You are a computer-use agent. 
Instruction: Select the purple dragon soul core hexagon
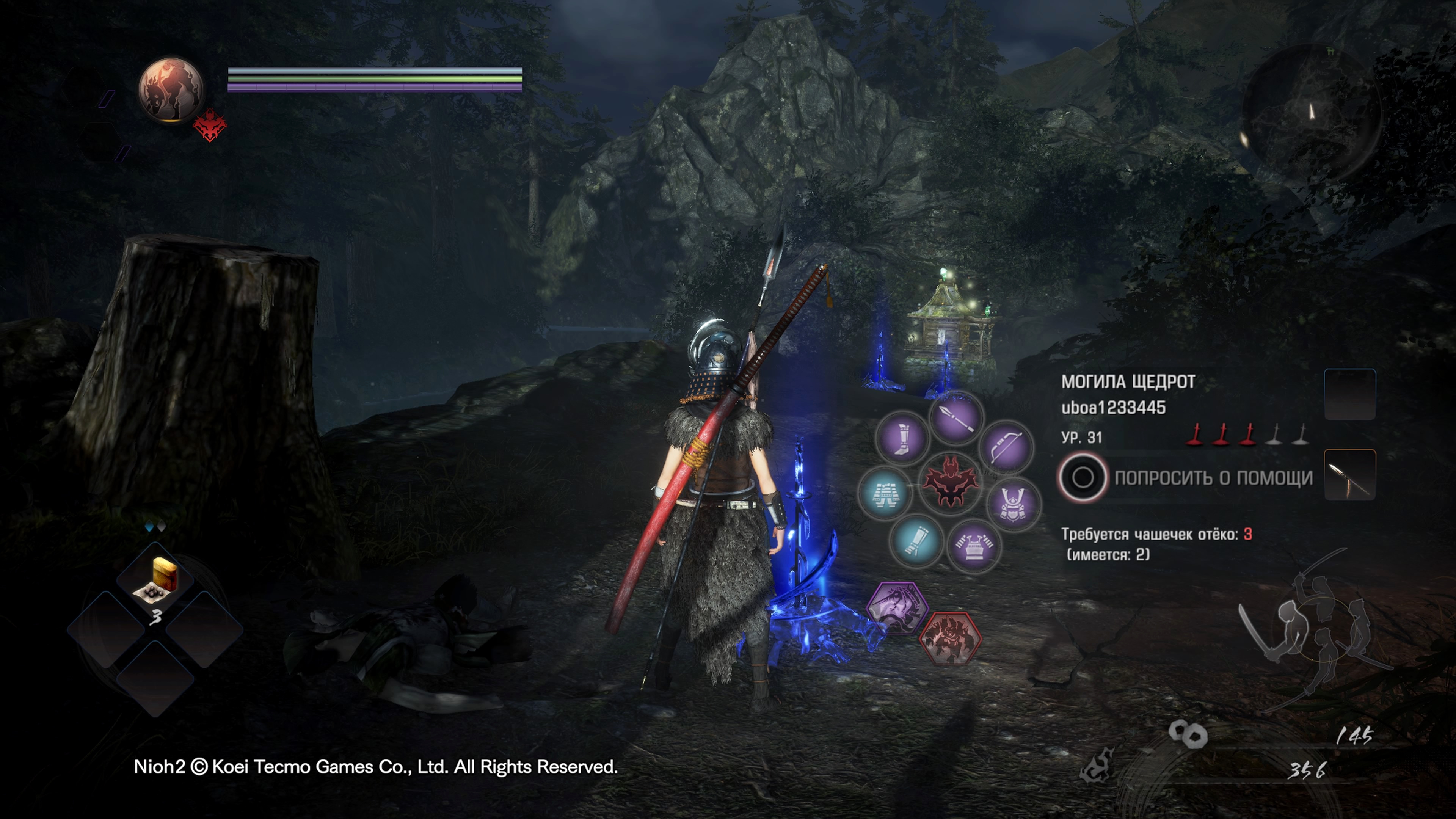897,608
